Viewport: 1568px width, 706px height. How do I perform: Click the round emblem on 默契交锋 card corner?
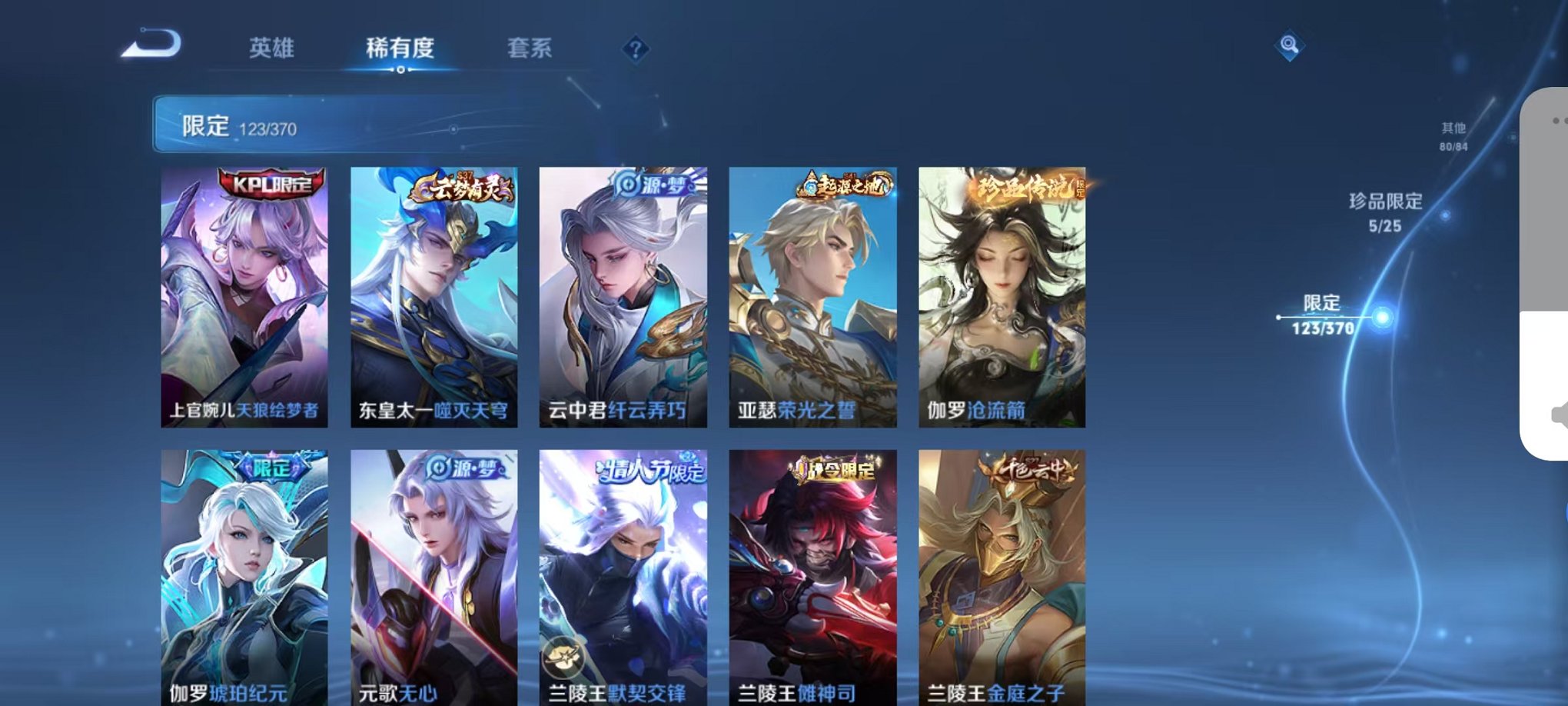click(566, 656)
